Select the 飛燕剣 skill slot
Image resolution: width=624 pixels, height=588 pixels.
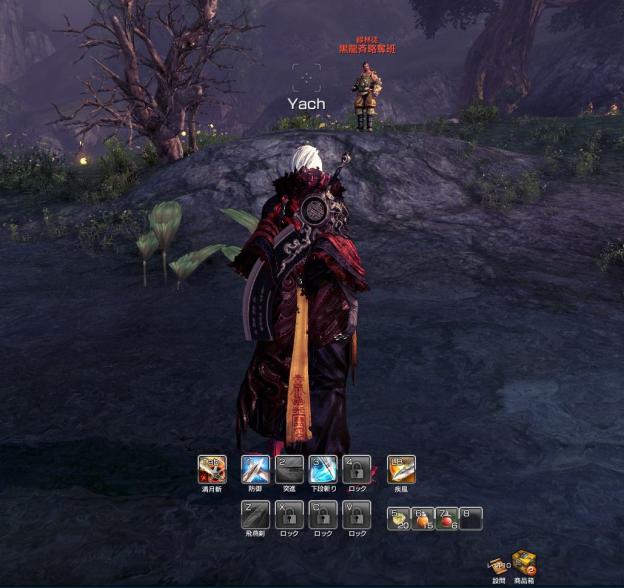tap(255, 515)
